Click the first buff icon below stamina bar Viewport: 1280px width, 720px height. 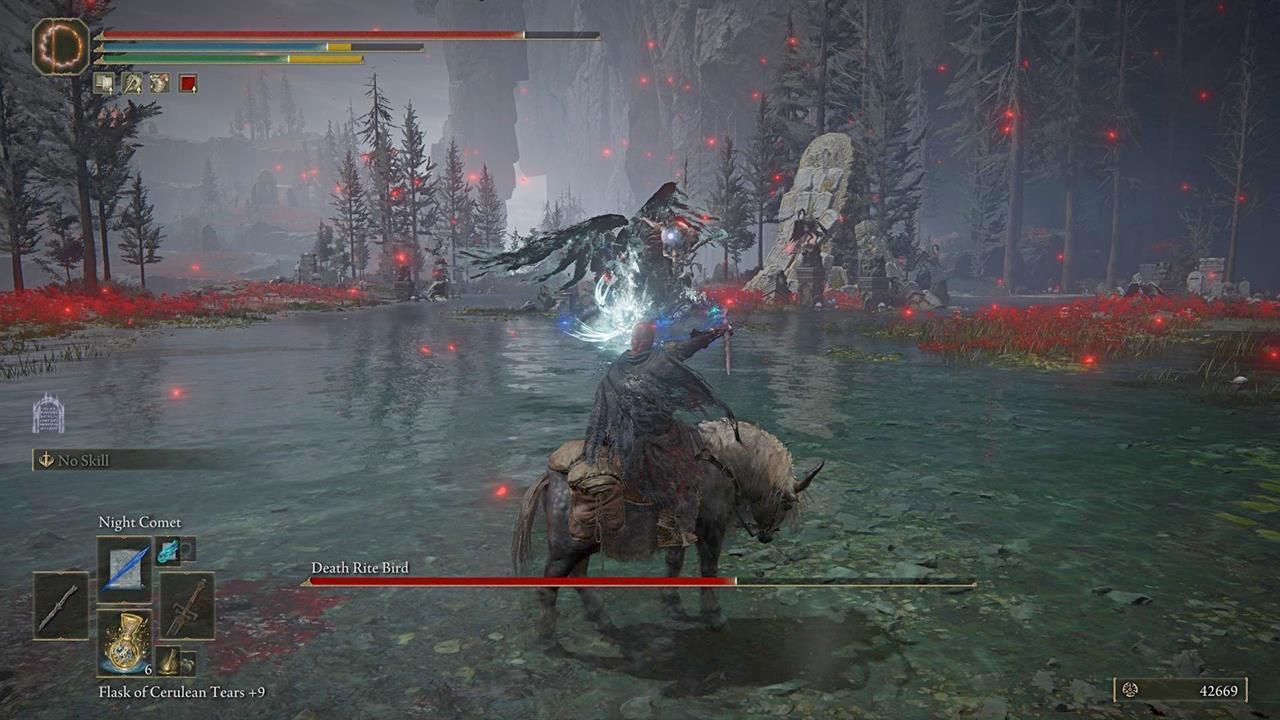pyautogui.click(x=104, y=83)
